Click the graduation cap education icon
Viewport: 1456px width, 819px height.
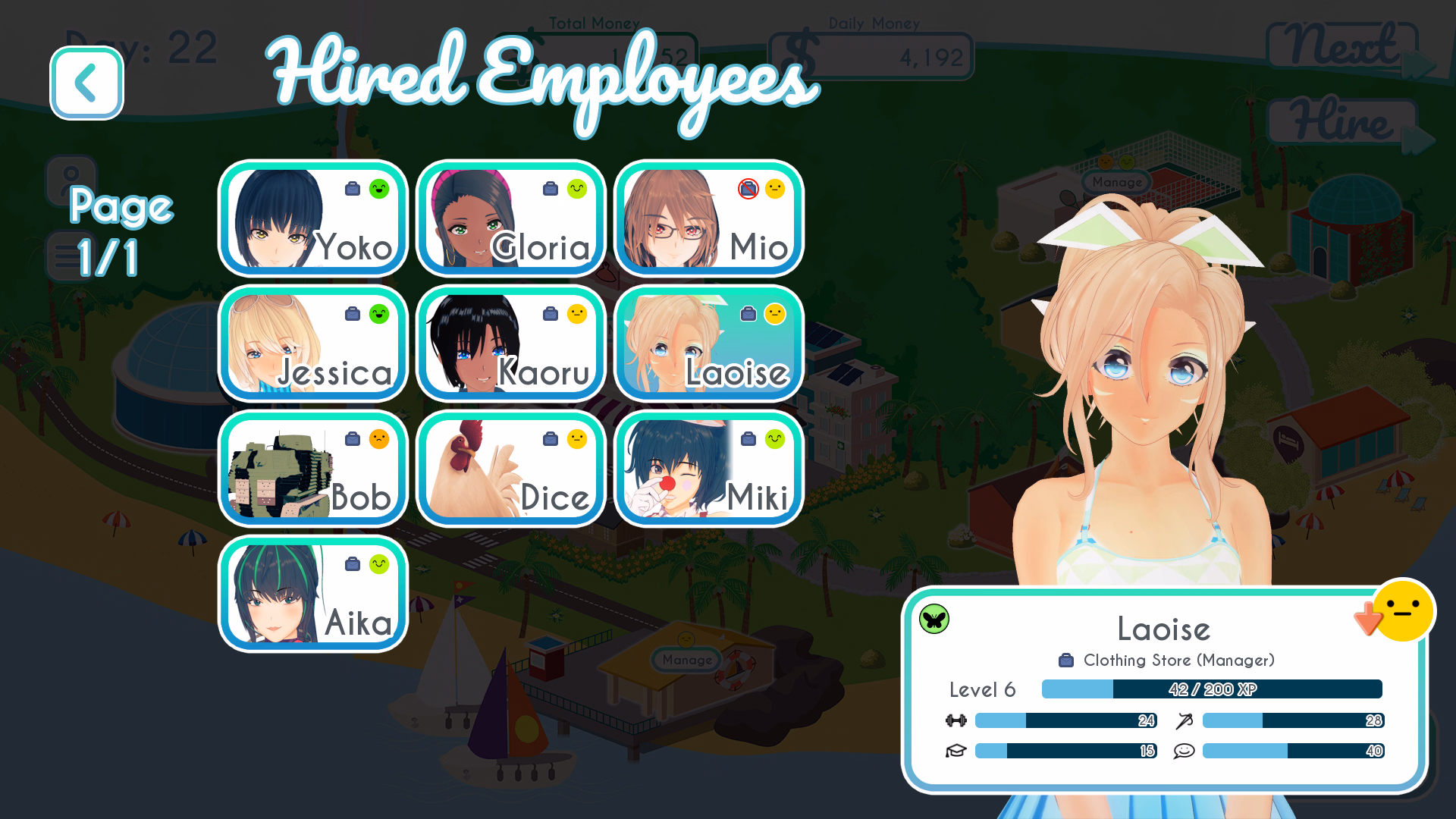click(957, 751)
